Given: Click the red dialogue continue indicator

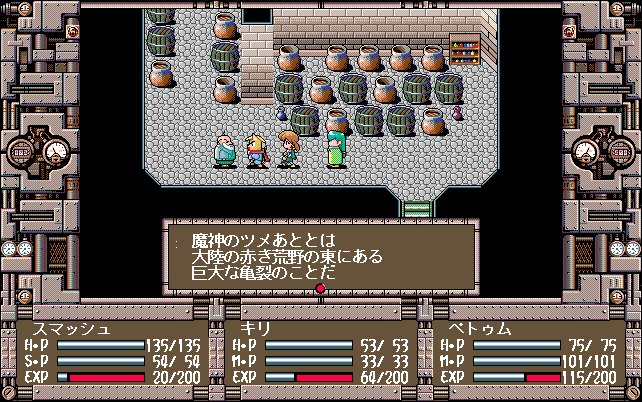Looking at the screenshot, I should [320, 290].
